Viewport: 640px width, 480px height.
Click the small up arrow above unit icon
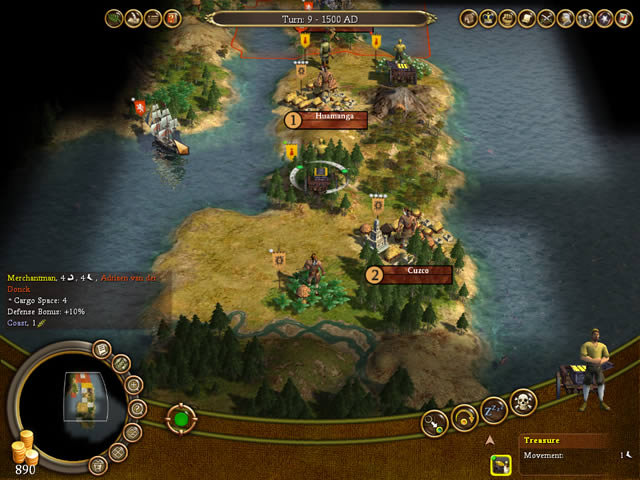(x=490, y=438)
